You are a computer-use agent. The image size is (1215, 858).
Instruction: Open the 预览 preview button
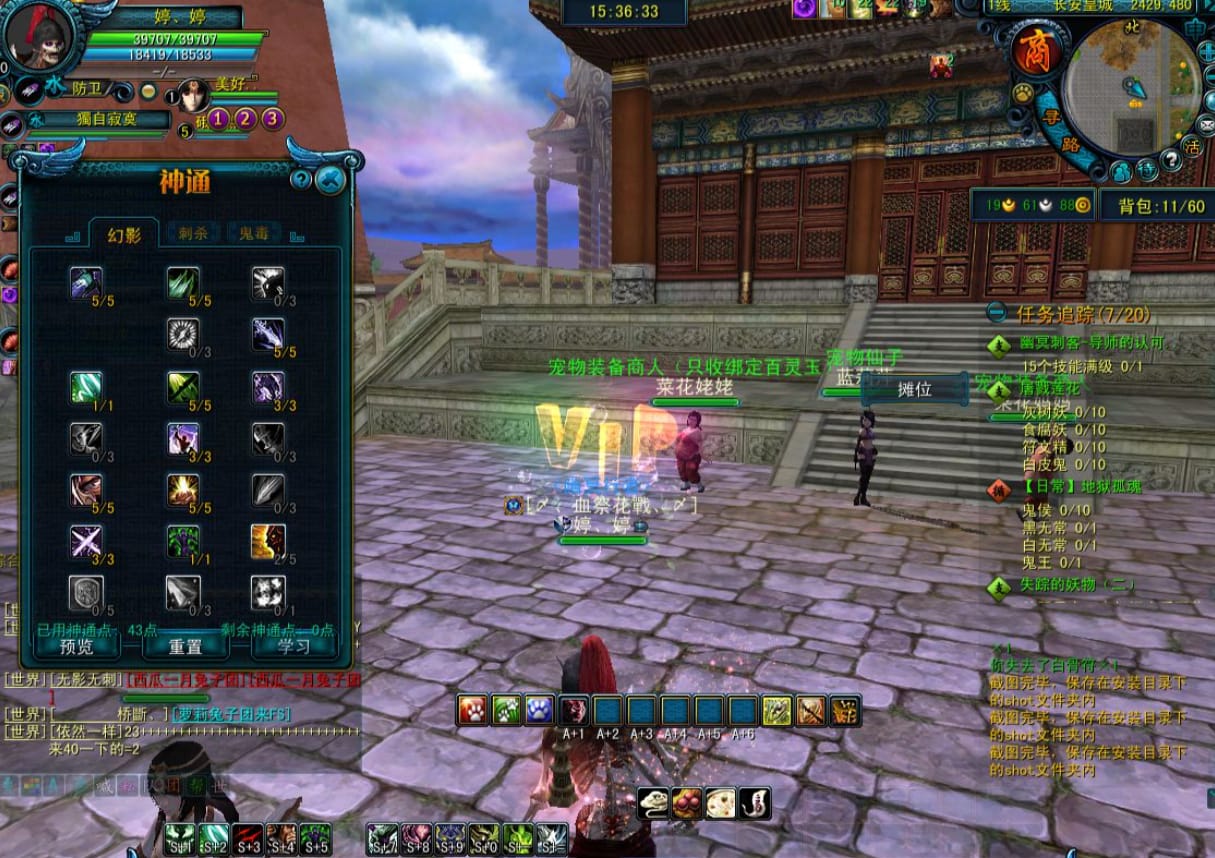point(77,646)
